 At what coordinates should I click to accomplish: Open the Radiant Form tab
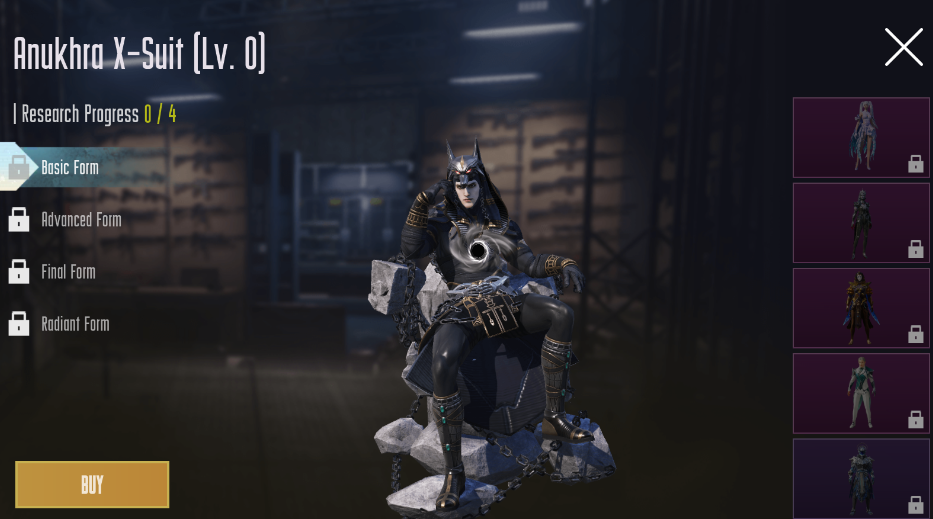(x=74, y=324)
